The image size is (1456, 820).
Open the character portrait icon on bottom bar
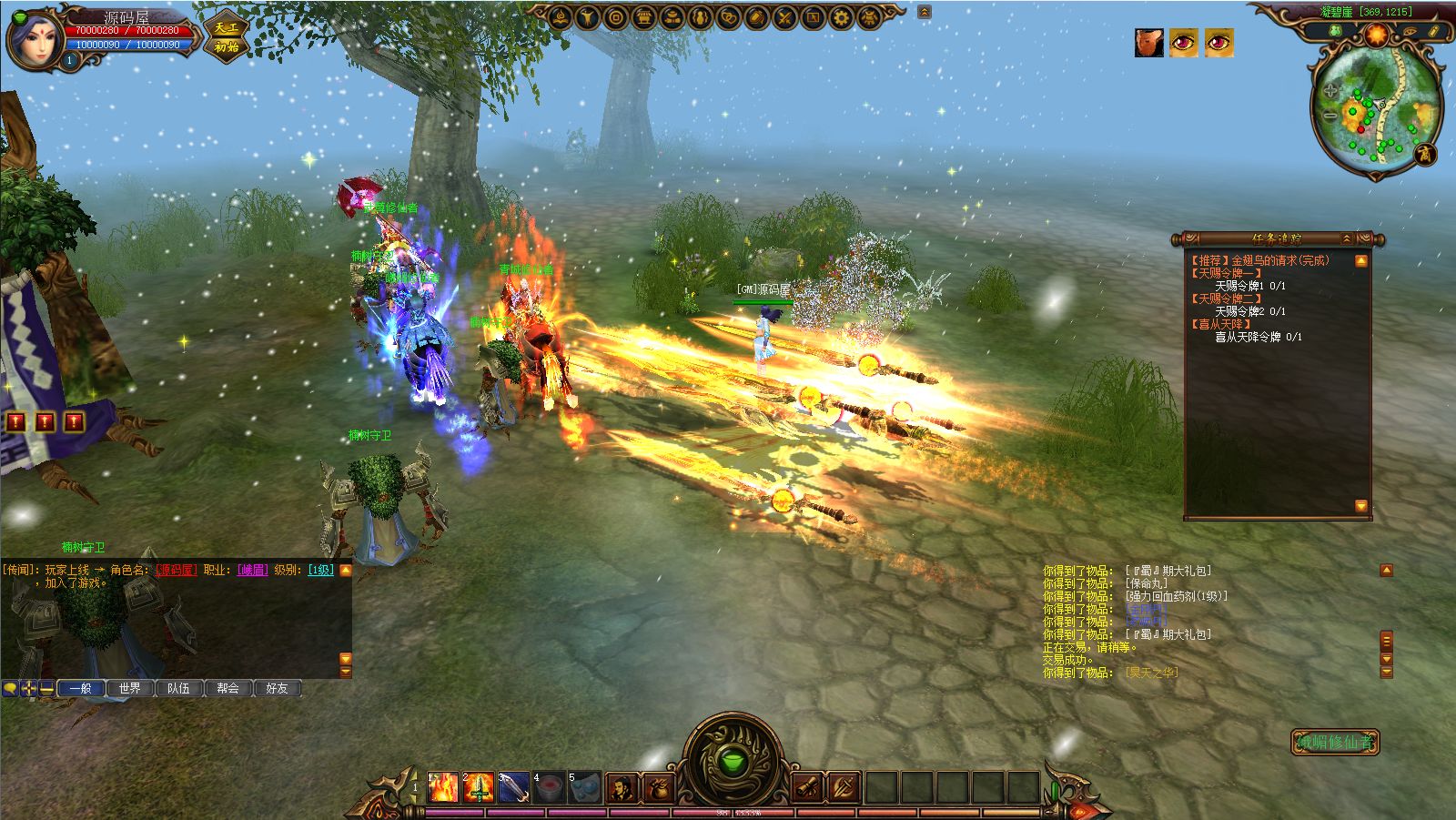click(622, 787)
